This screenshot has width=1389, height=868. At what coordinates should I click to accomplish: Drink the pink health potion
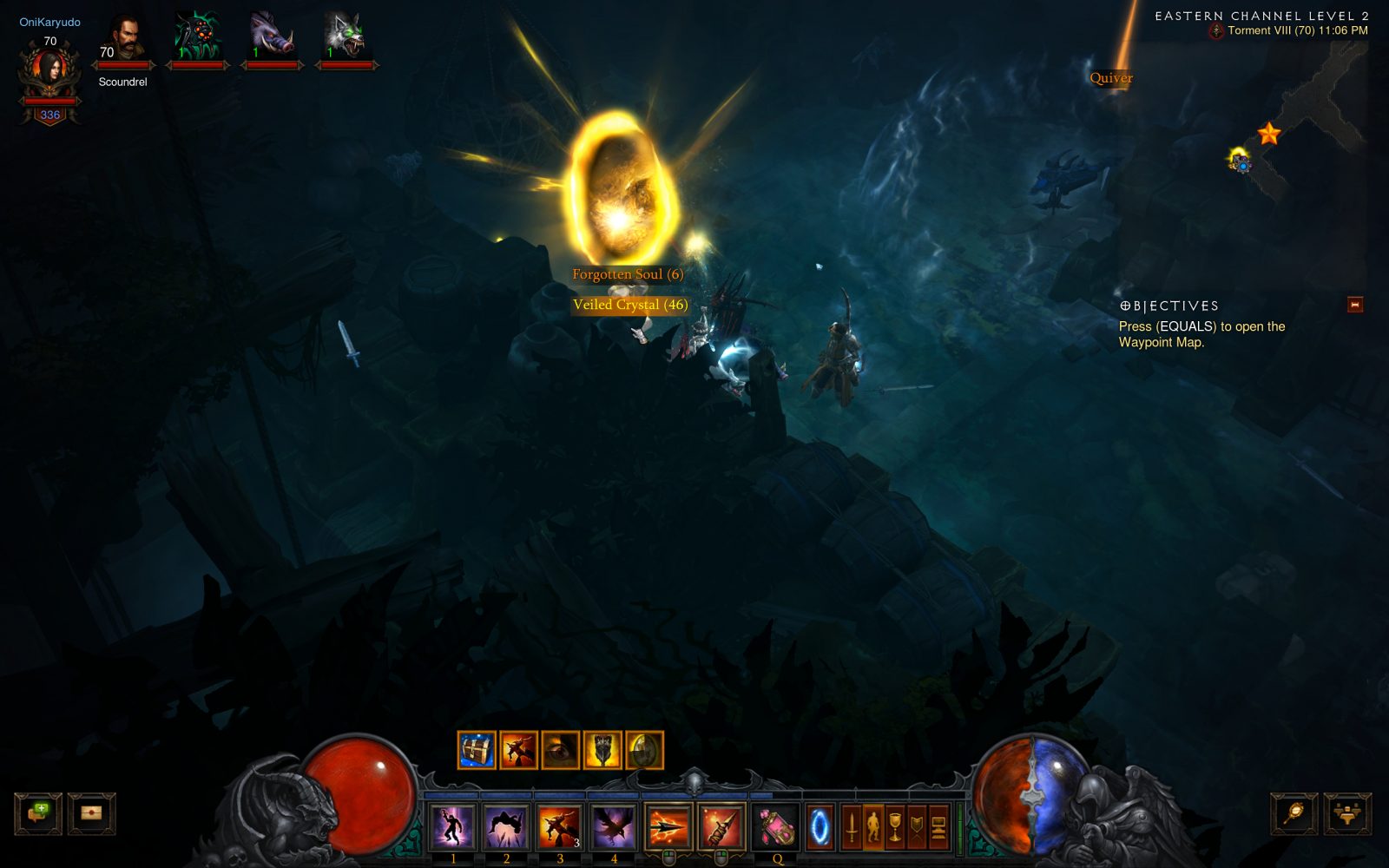coord(778,826)
